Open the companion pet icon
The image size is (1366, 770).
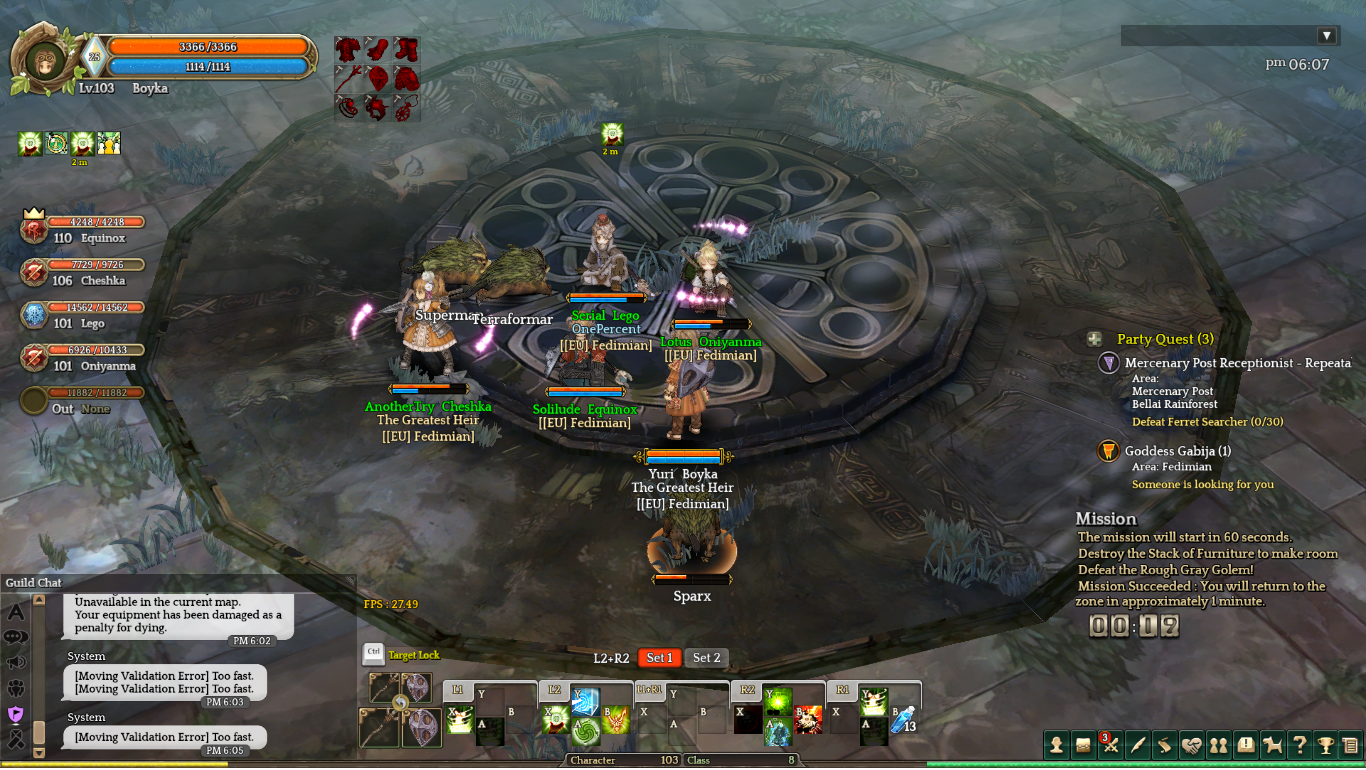coord(1272,744)
